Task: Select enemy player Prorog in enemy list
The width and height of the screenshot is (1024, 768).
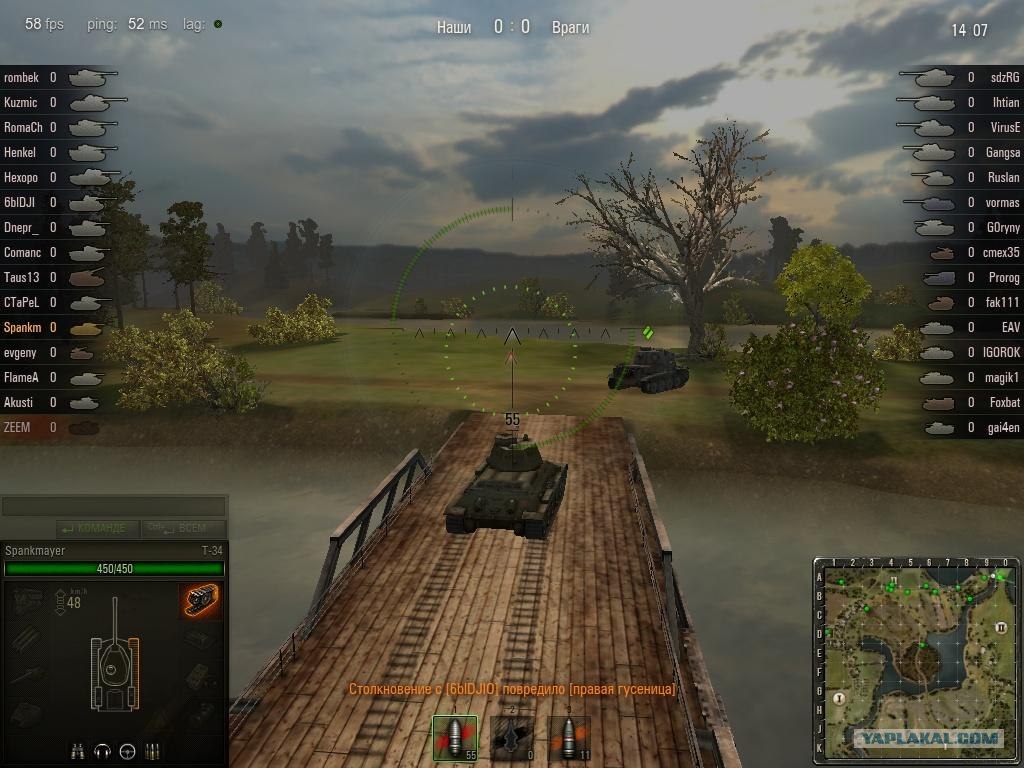Action: [1003, 277]
